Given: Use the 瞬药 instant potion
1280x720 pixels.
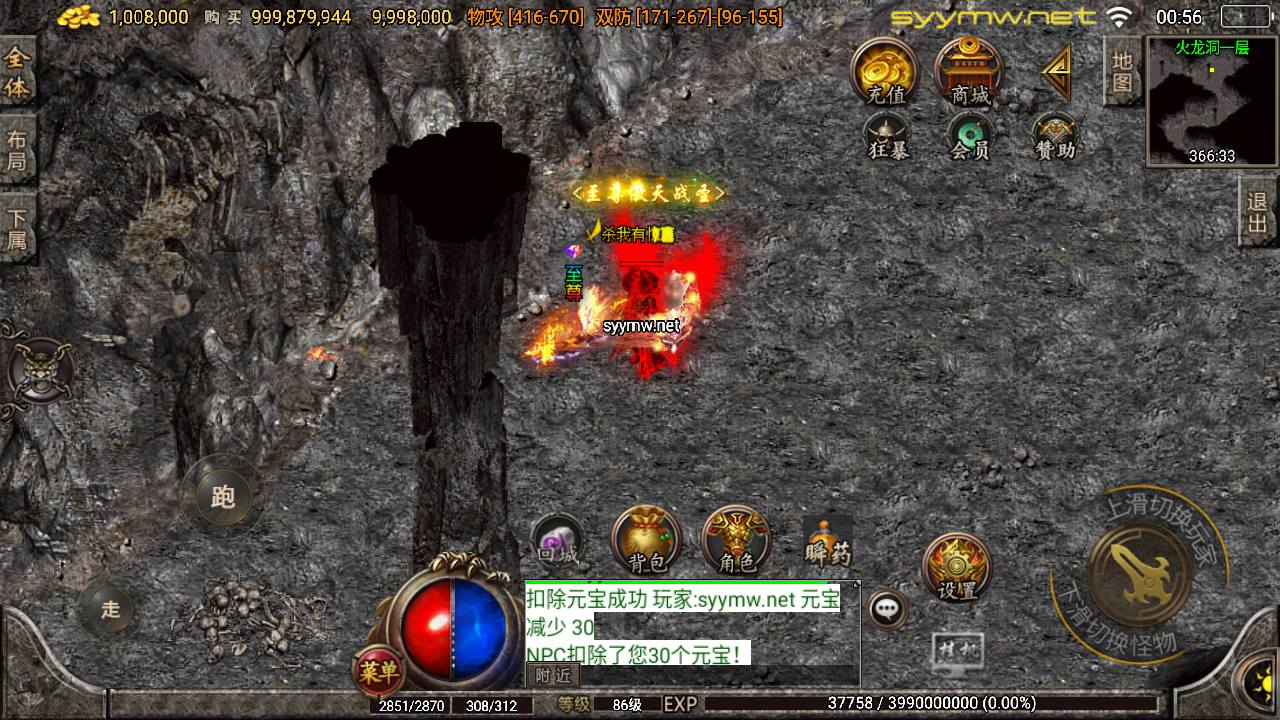Looking at the screenshot, I should click(828, 541).
